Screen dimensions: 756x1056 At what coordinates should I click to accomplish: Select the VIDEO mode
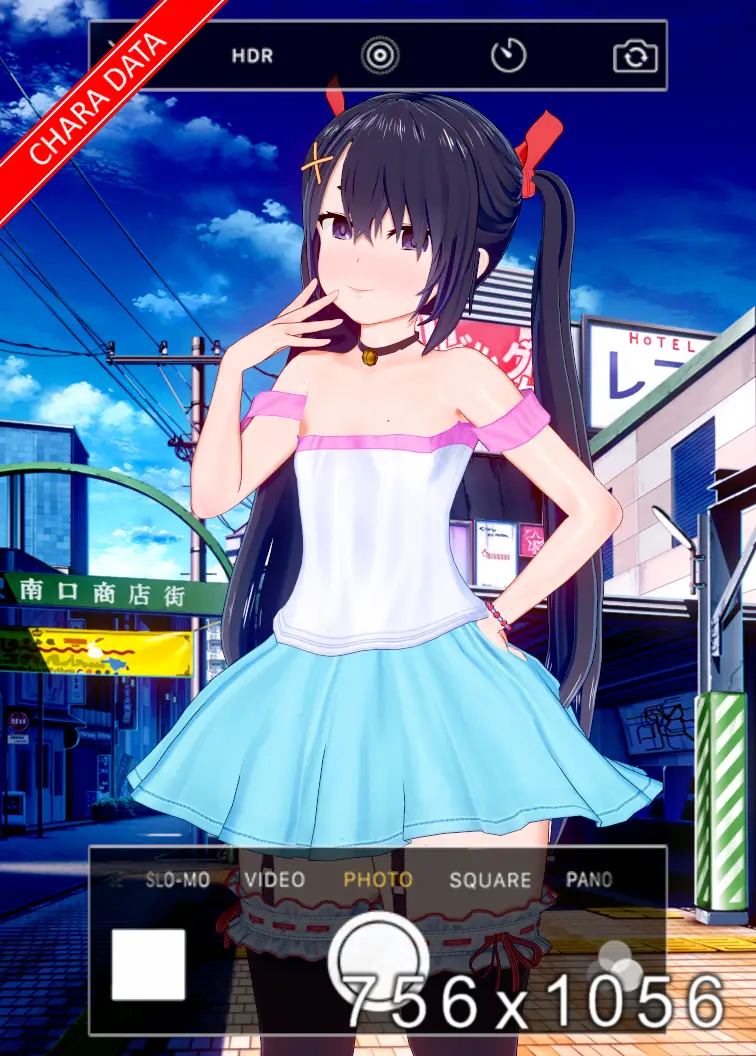(x=274, y=880)
